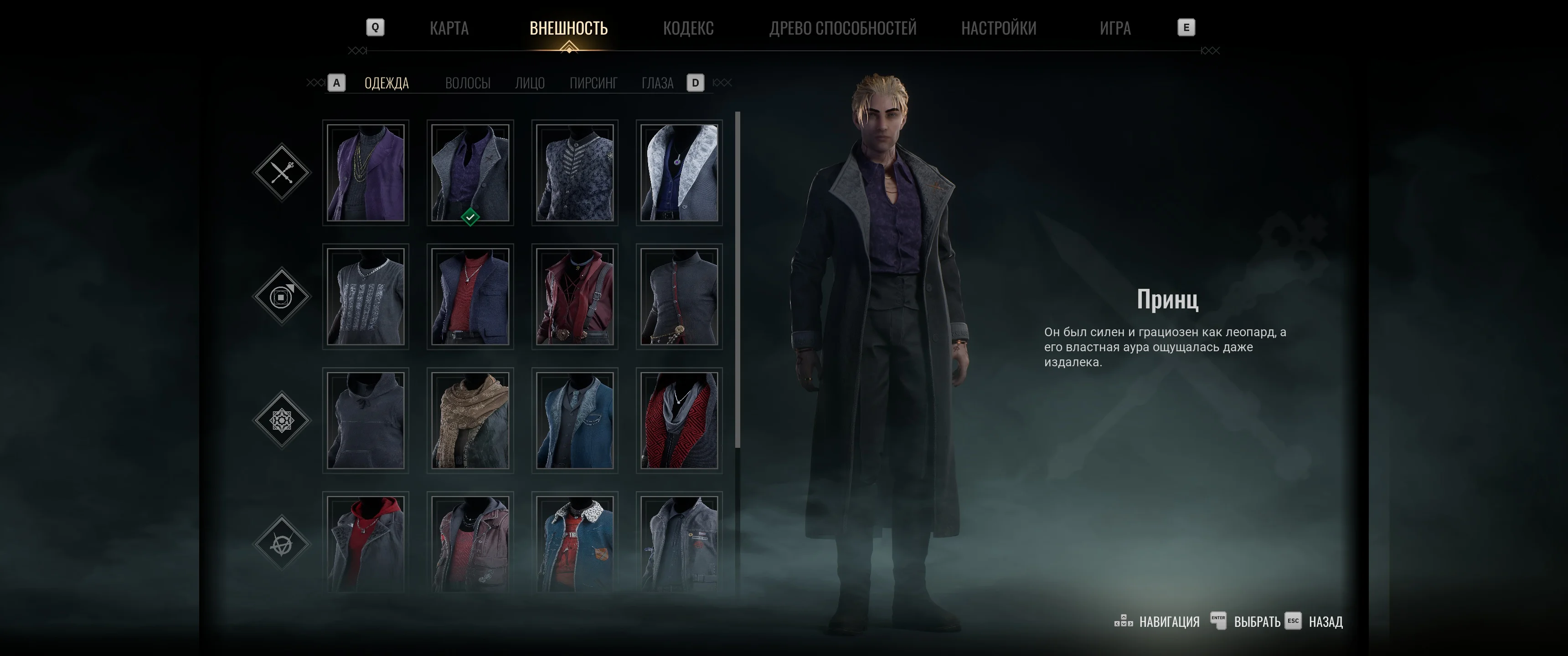Go to ДРЕВО СПОСОБНОСТЕЙ section
Viewport: 1568px width, 656px height.
pos(844,28)
